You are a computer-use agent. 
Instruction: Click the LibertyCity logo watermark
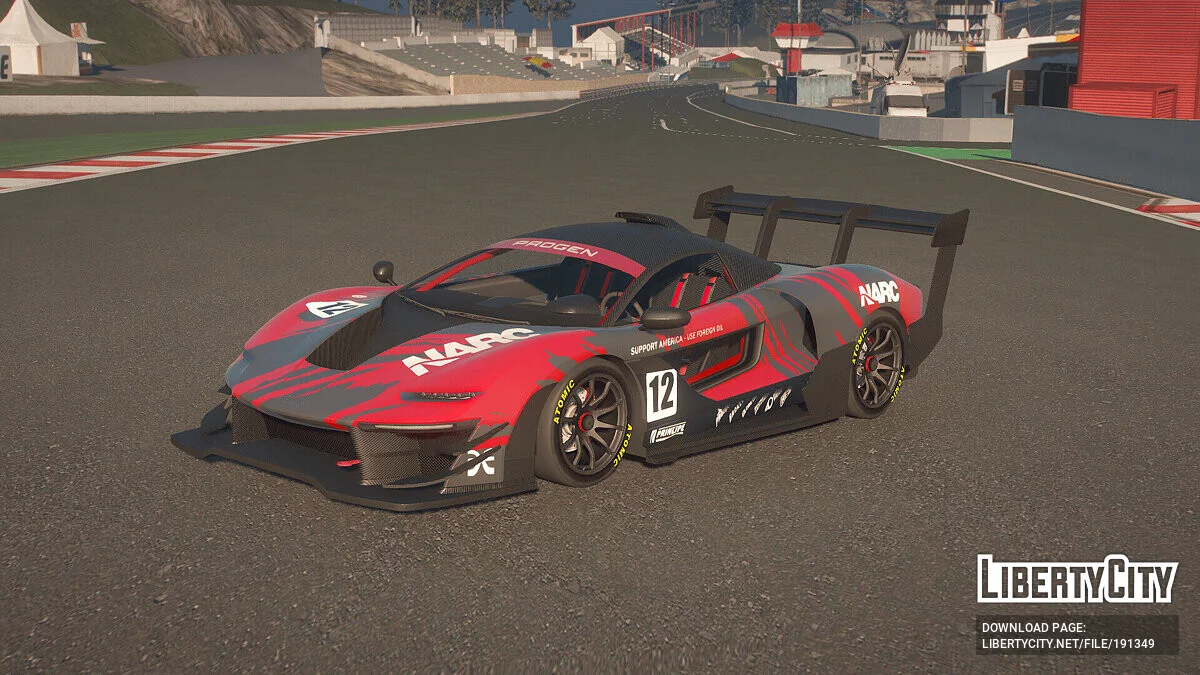[x=1077, y=579]
